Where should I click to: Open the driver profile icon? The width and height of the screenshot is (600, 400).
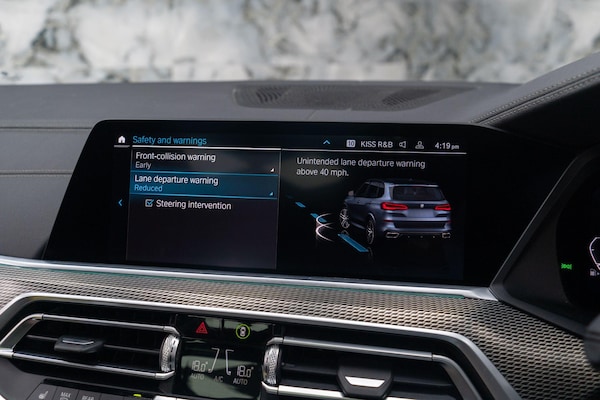point(420,145)
